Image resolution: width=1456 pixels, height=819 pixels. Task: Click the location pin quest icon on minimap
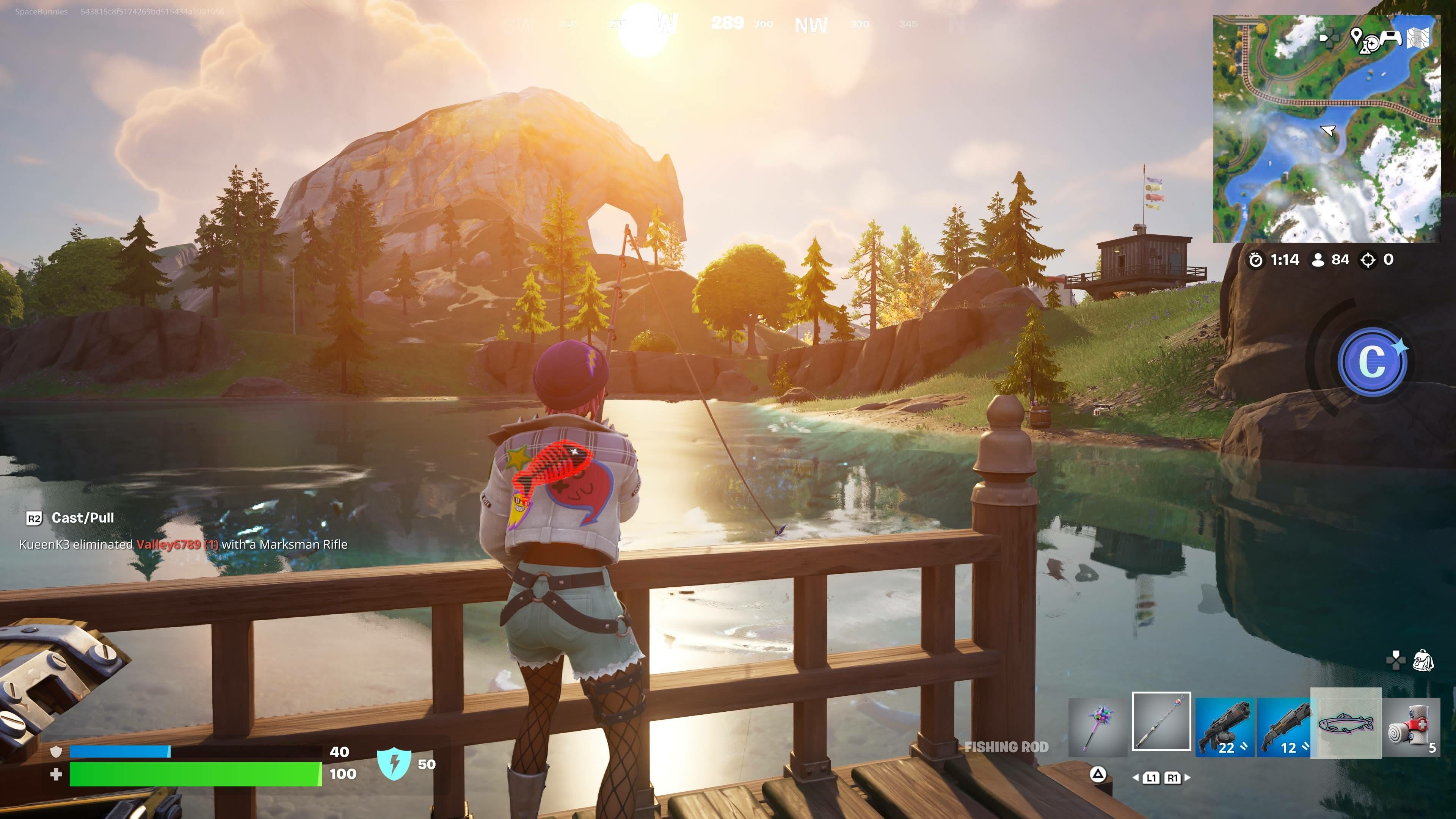1356,36
